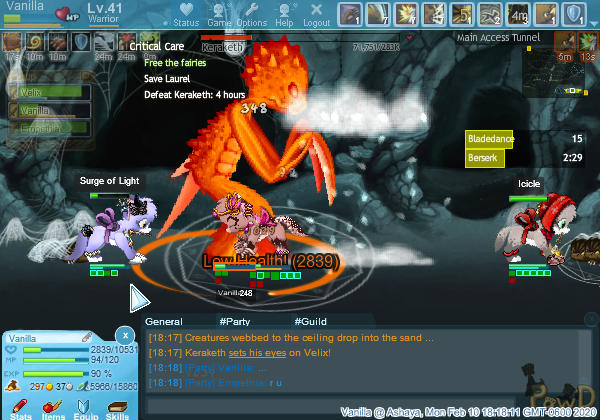Screen dimensions: 600x420
Task: Open the Help menu
Action: click(x=284, y=15)
